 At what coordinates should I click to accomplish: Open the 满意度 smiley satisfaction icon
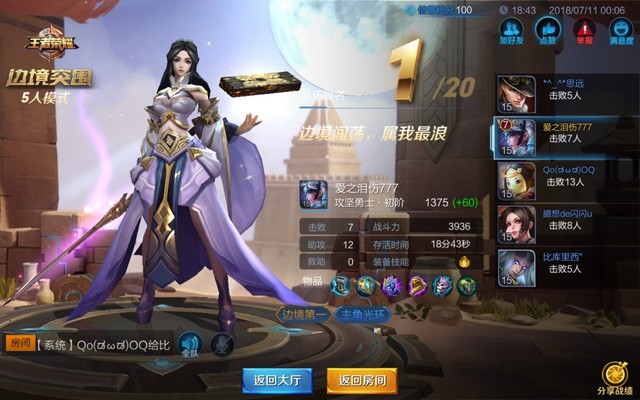[x=618, y=32]
